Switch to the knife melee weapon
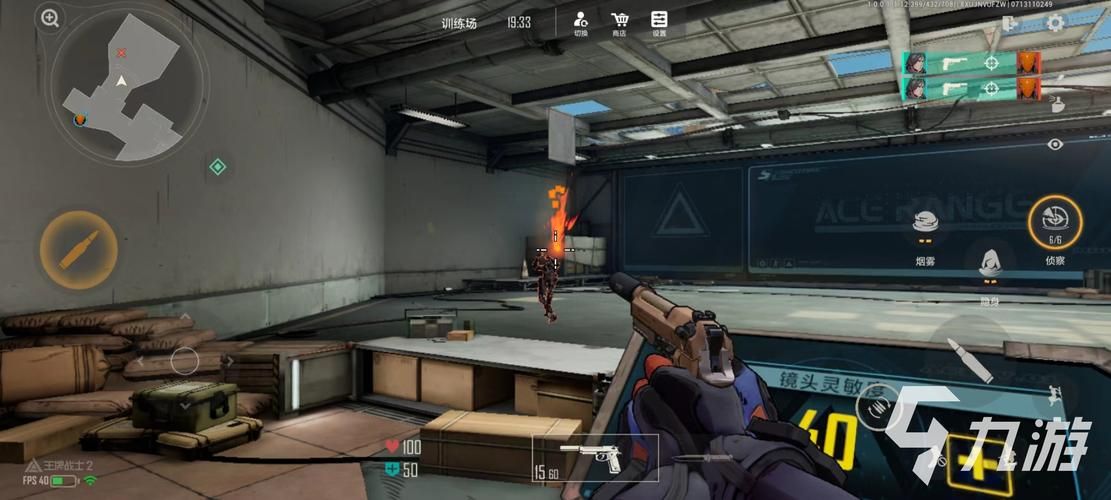 tap(696, 460)
